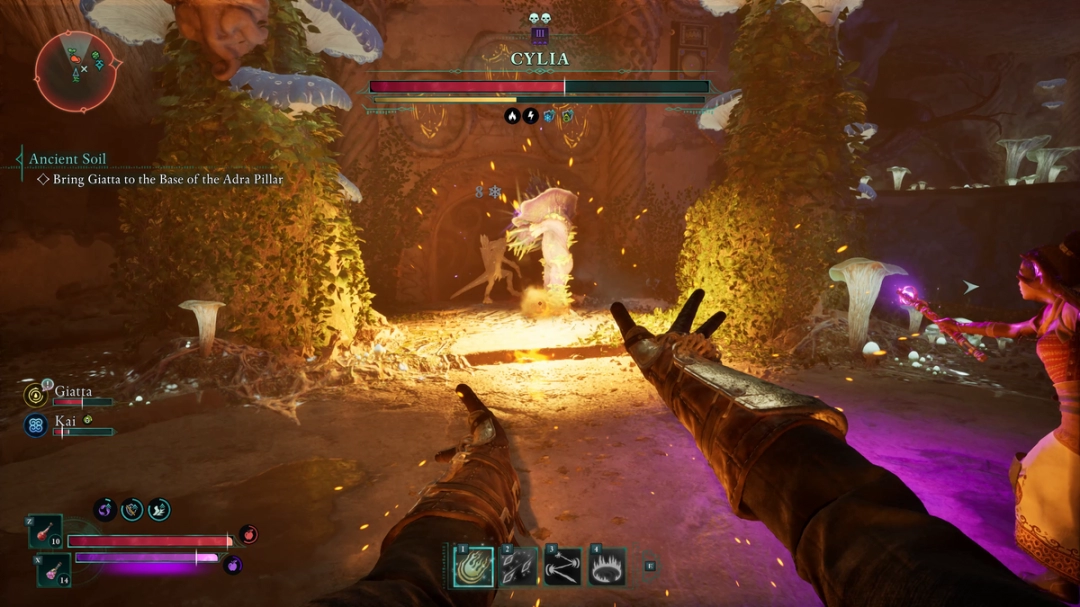Image resolution: width=1080 pixels, height=607 pixels.
Task: Click the red apple food buff icon
Action: point(248,535)
